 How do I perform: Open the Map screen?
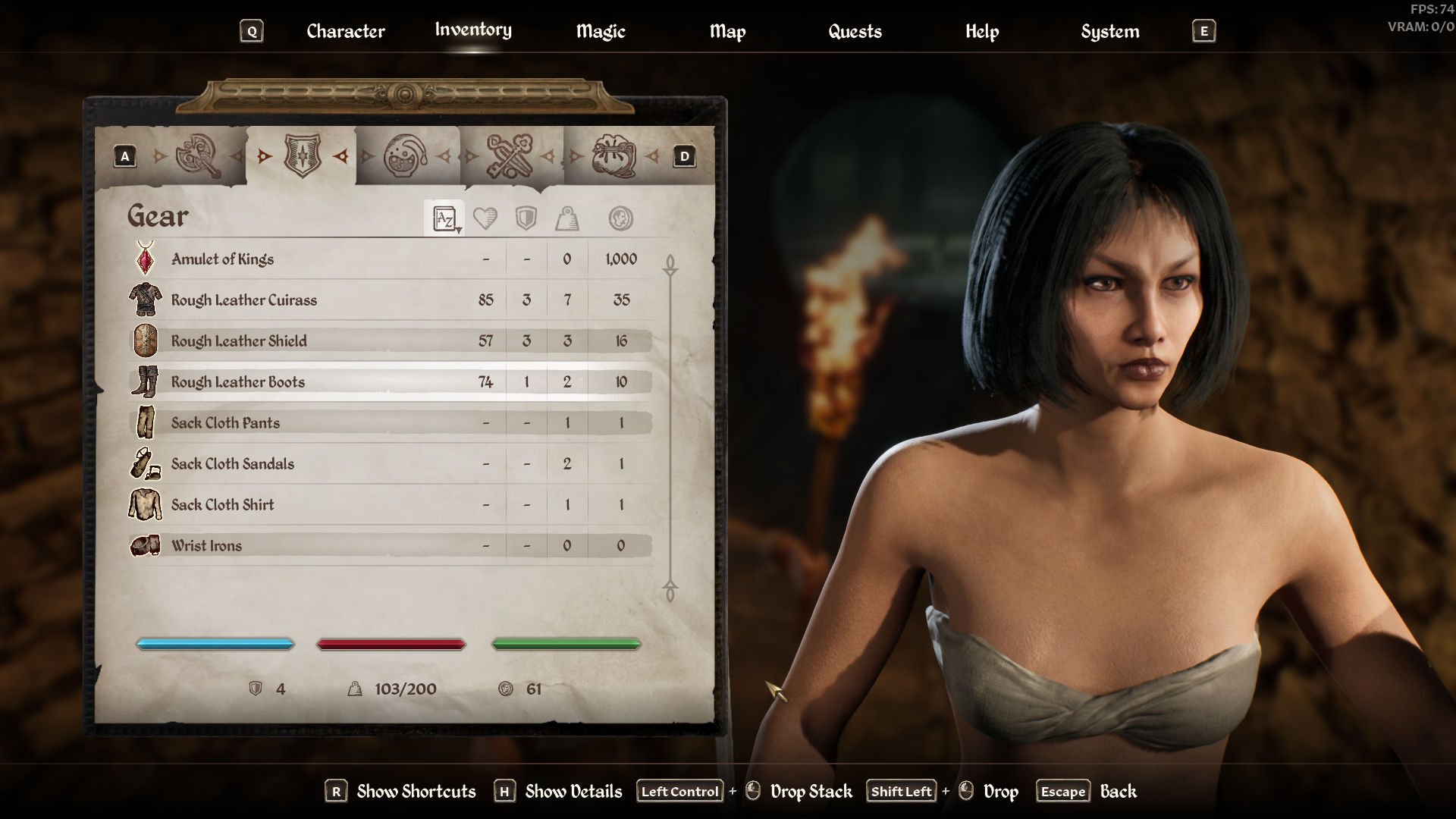point(727,31)
